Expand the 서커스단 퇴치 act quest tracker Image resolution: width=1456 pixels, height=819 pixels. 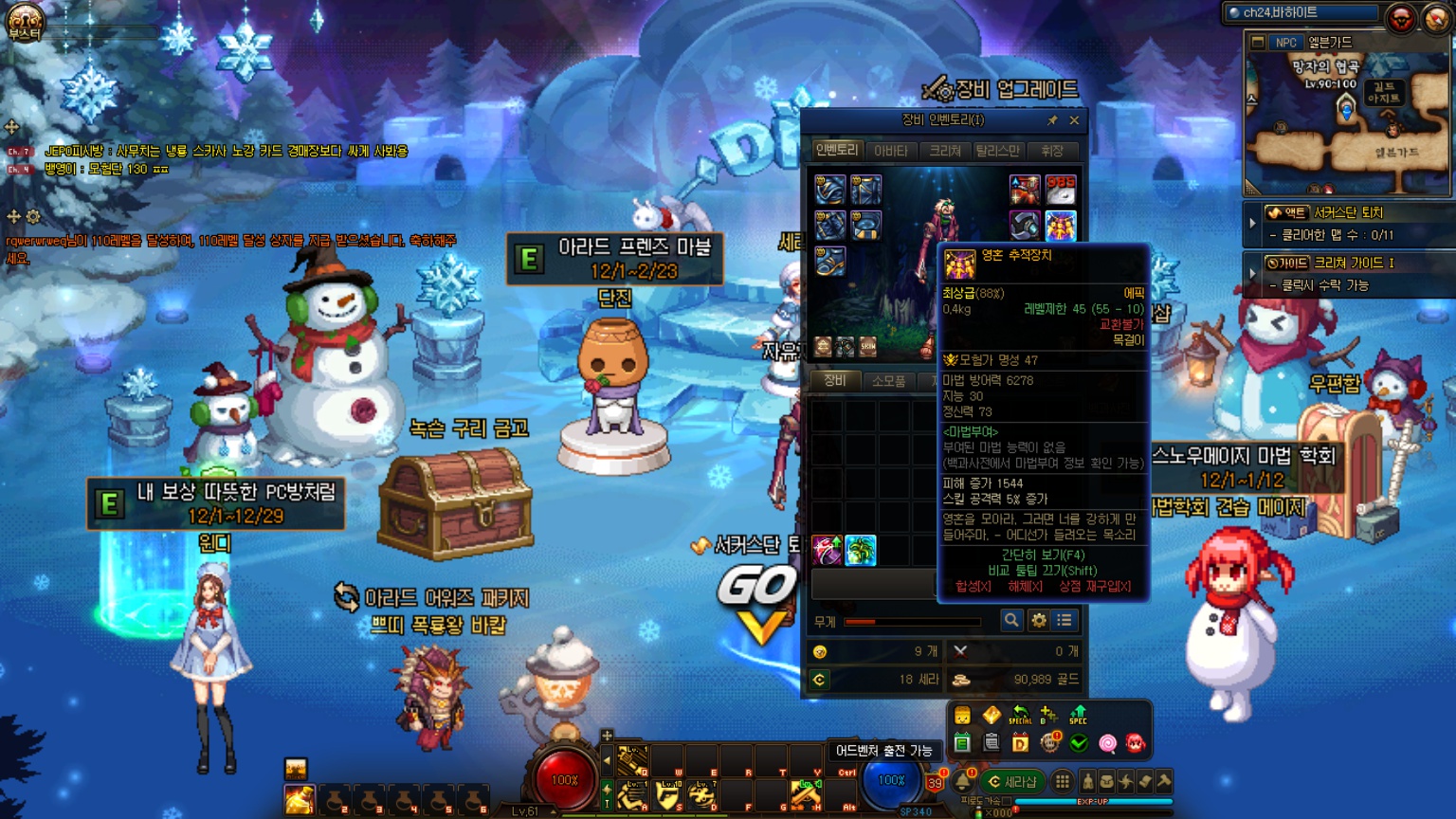[x=1252, y=223]
